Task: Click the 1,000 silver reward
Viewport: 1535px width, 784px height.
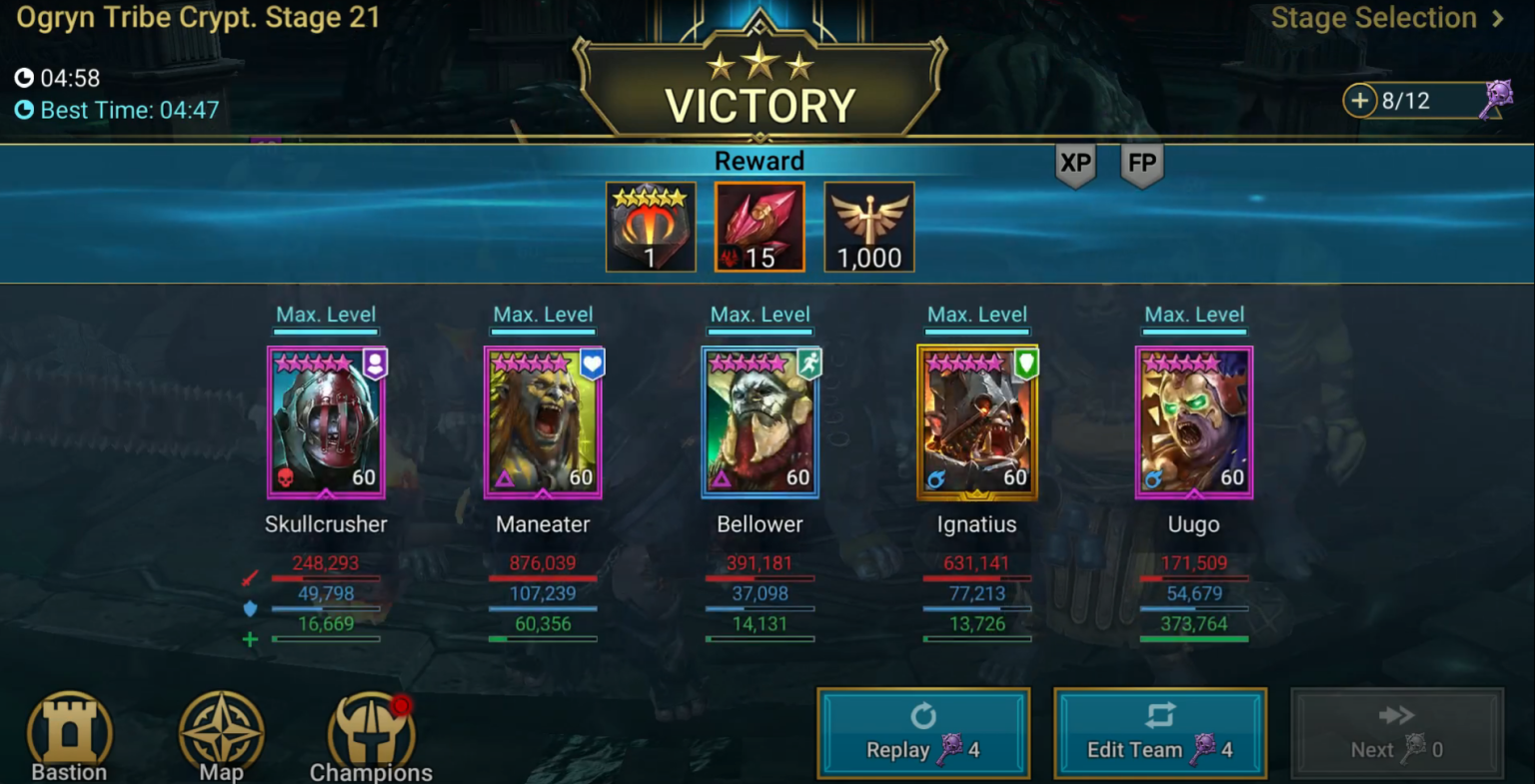Action: point(868,226)
